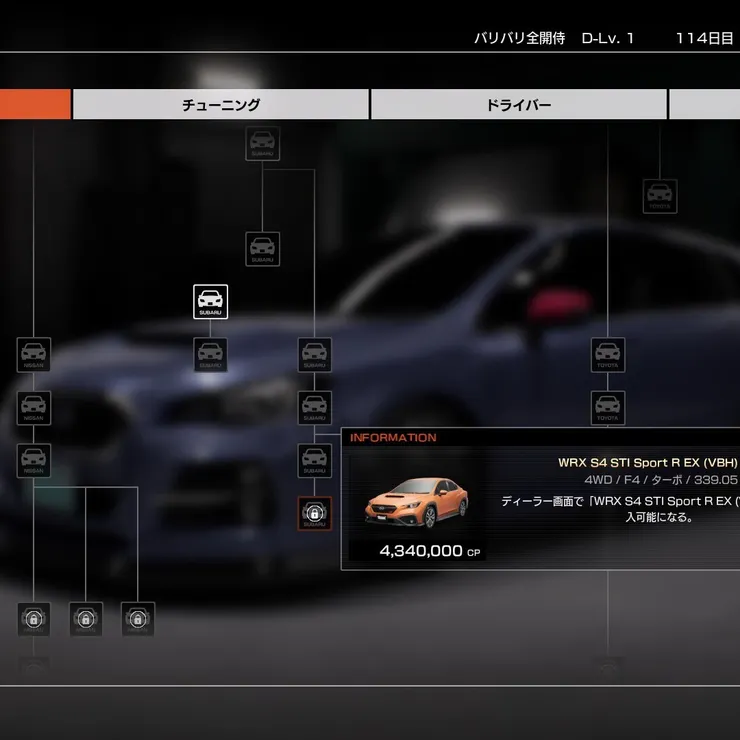Image resolution: width=740 pixels, height=740 pixels.
Task: Switch to the チューニング tab
Action: (221, 105)
